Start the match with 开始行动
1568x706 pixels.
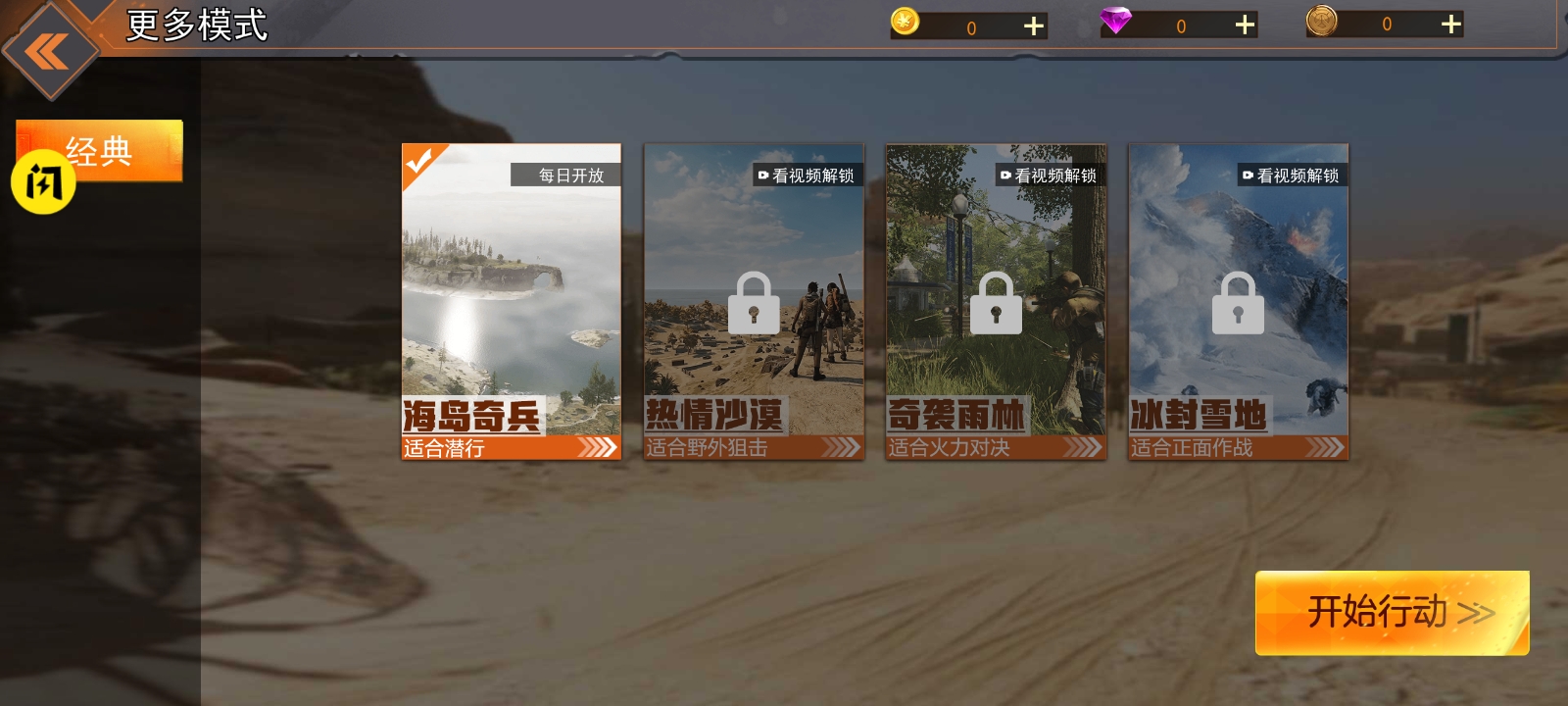(1392, 613)
